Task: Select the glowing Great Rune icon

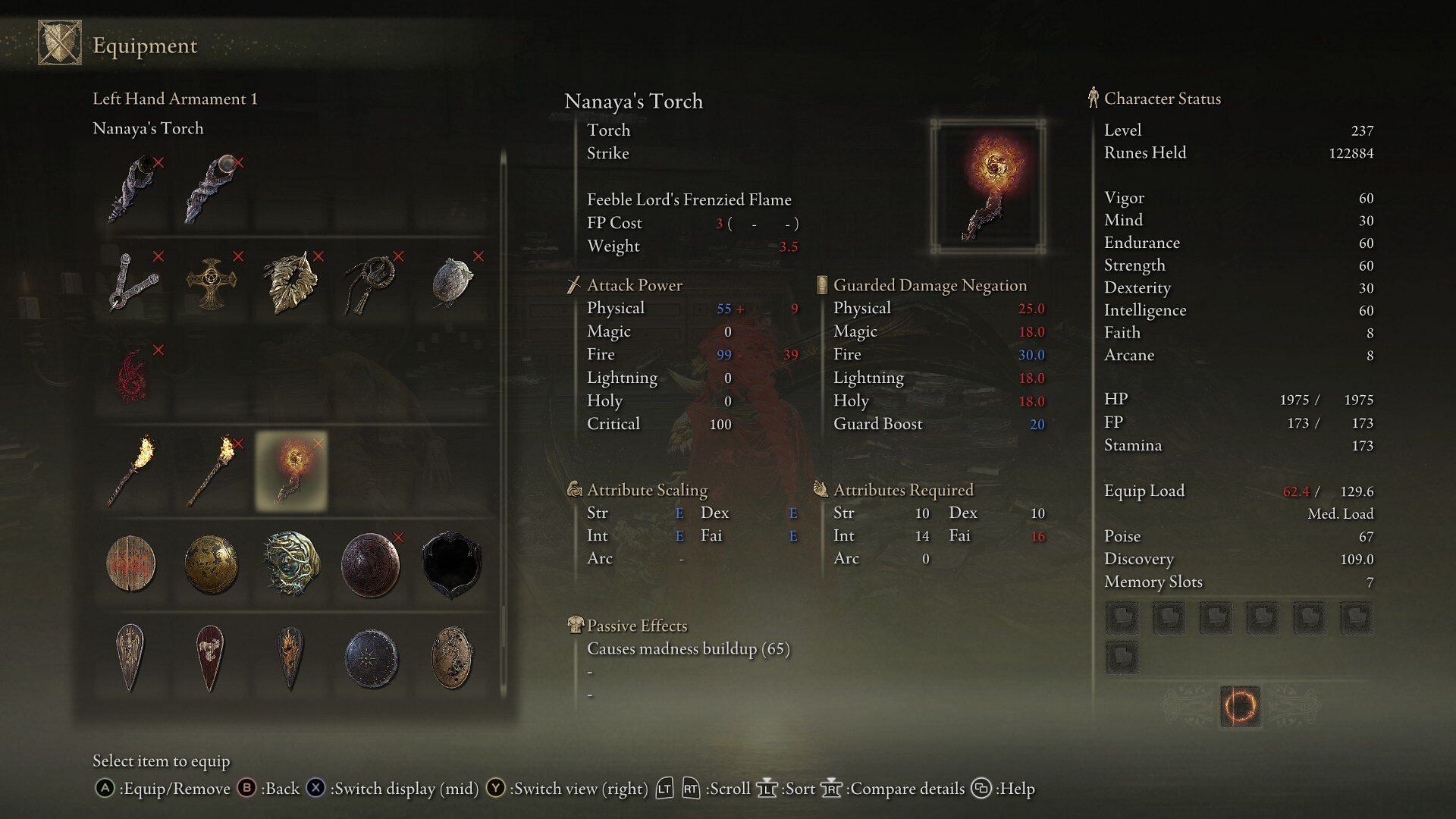Action: (x=1240, y=707)
